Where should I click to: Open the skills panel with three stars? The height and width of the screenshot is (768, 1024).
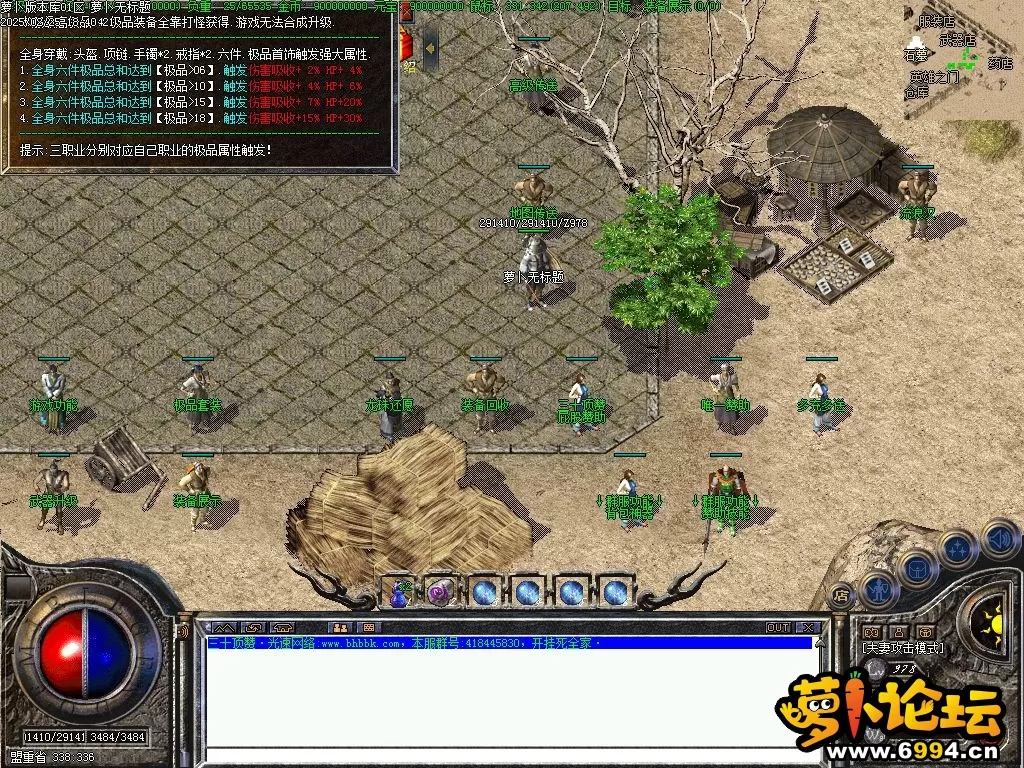tap(957, 548)
